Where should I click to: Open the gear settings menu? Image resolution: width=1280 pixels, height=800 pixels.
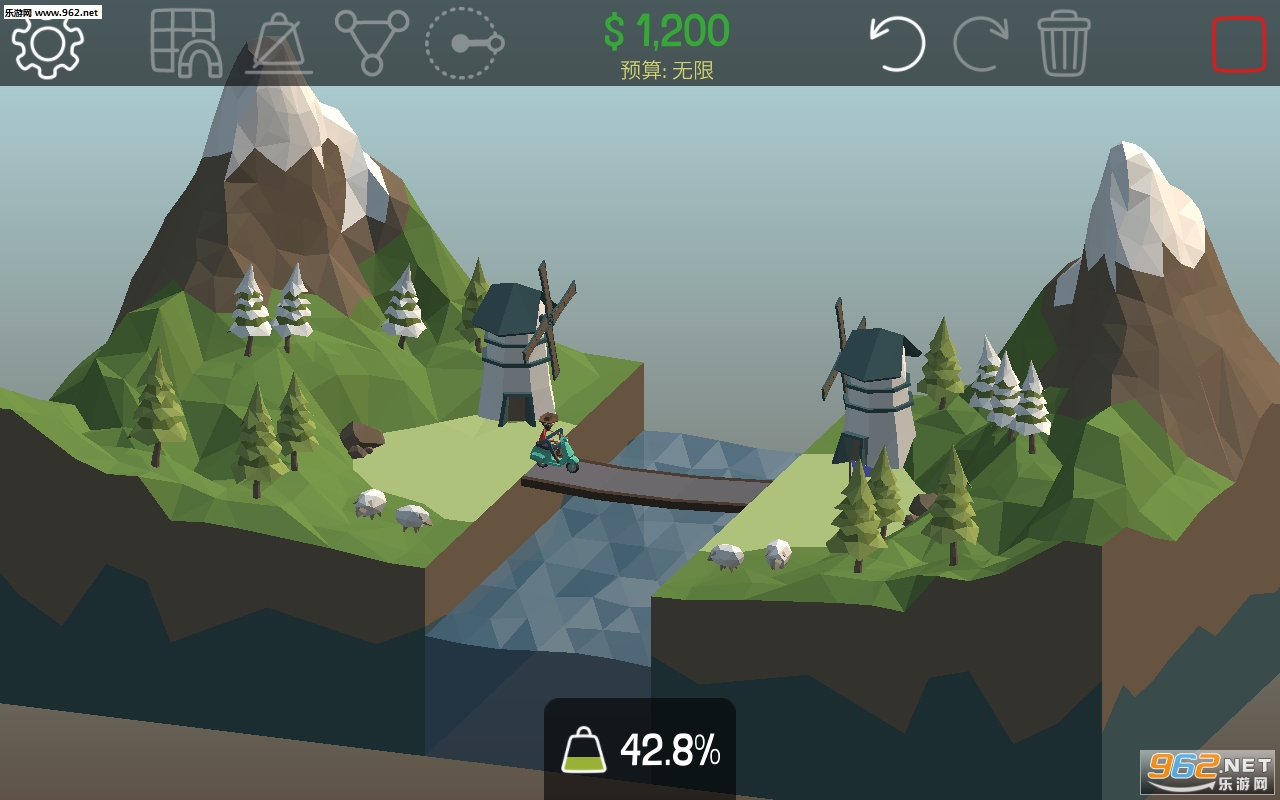47,44
